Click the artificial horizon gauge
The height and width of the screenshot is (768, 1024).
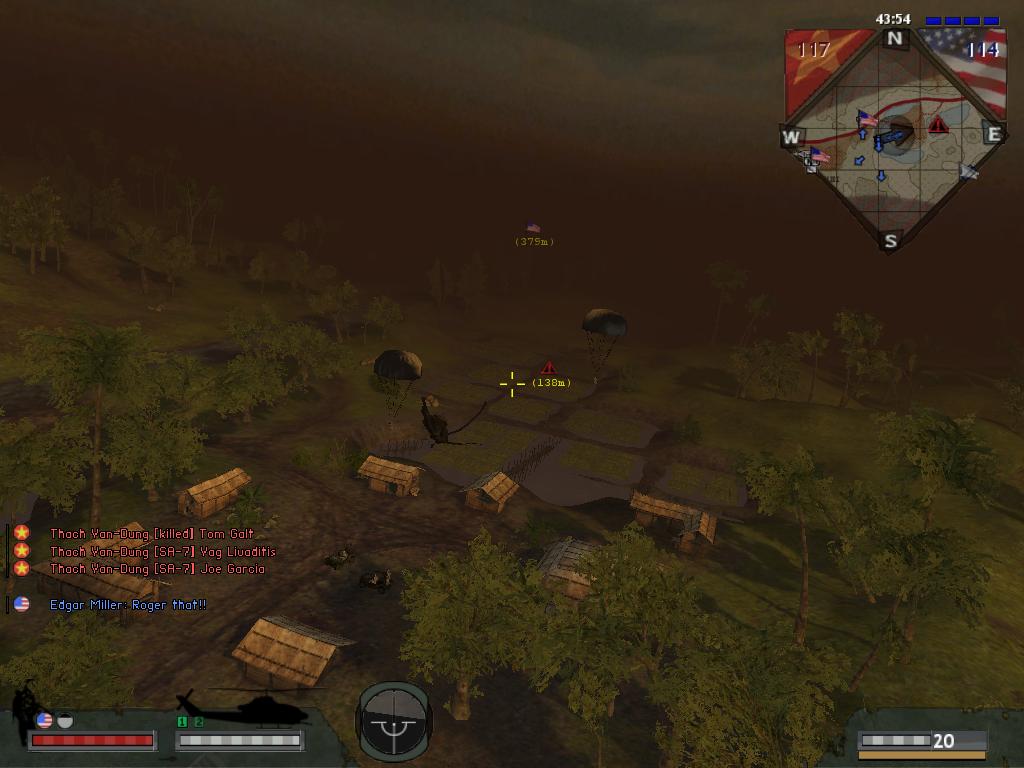coord(394,719)
